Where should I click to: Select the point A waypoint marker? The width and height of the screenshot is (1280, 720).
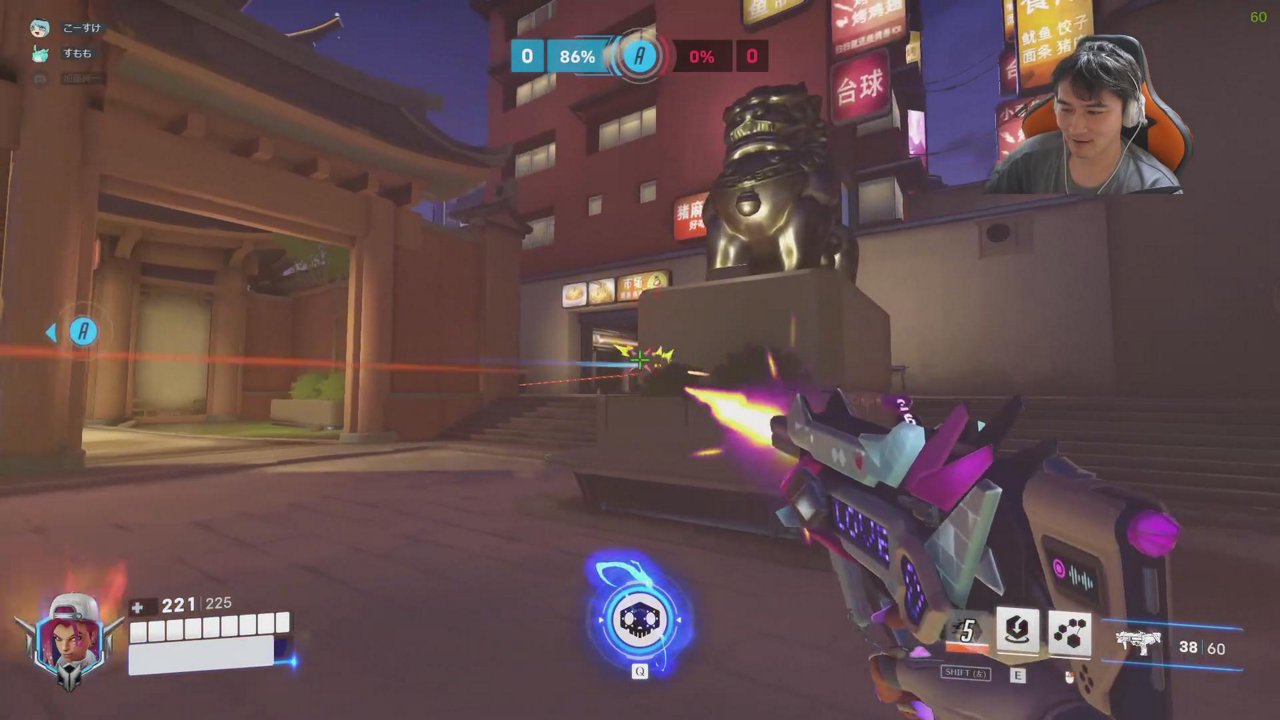pos(83,332)
